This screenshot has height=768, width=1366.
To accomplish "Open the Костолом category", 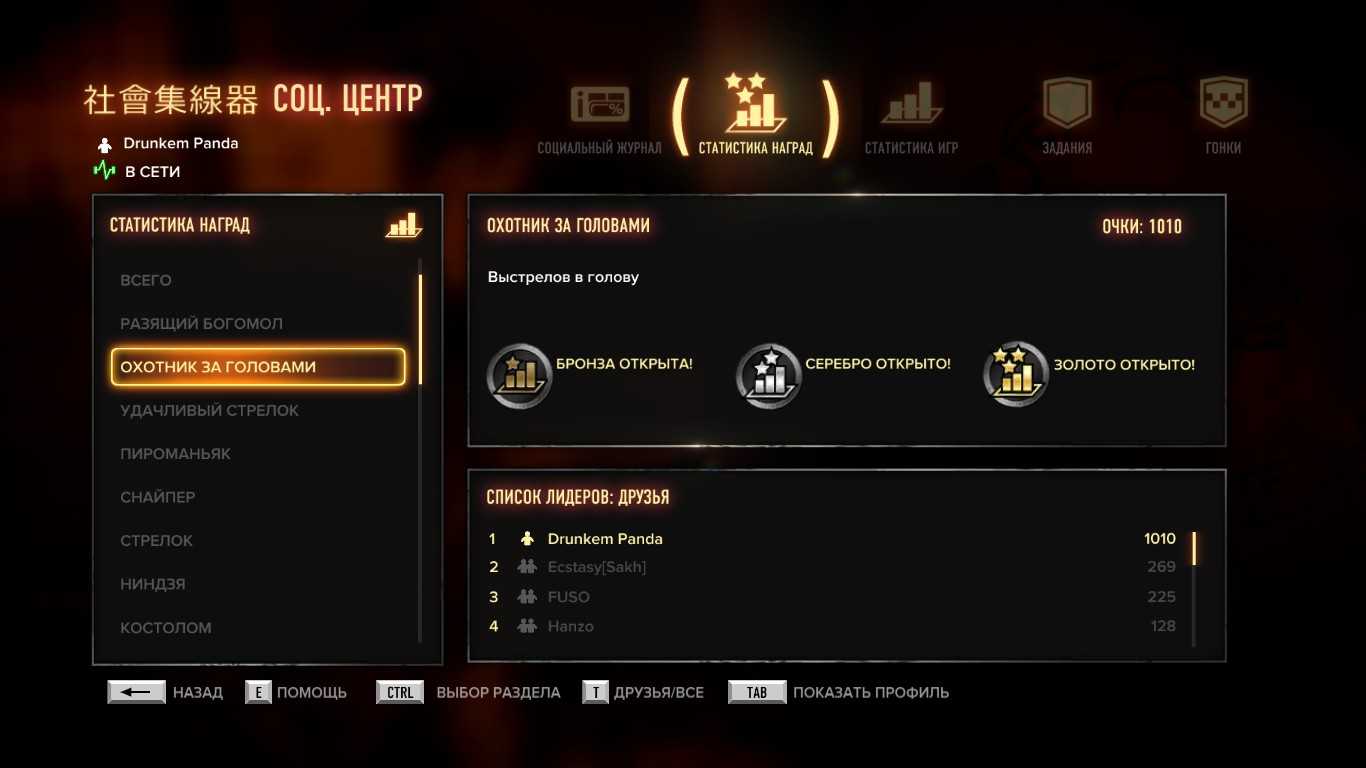I will pos(165,628).
